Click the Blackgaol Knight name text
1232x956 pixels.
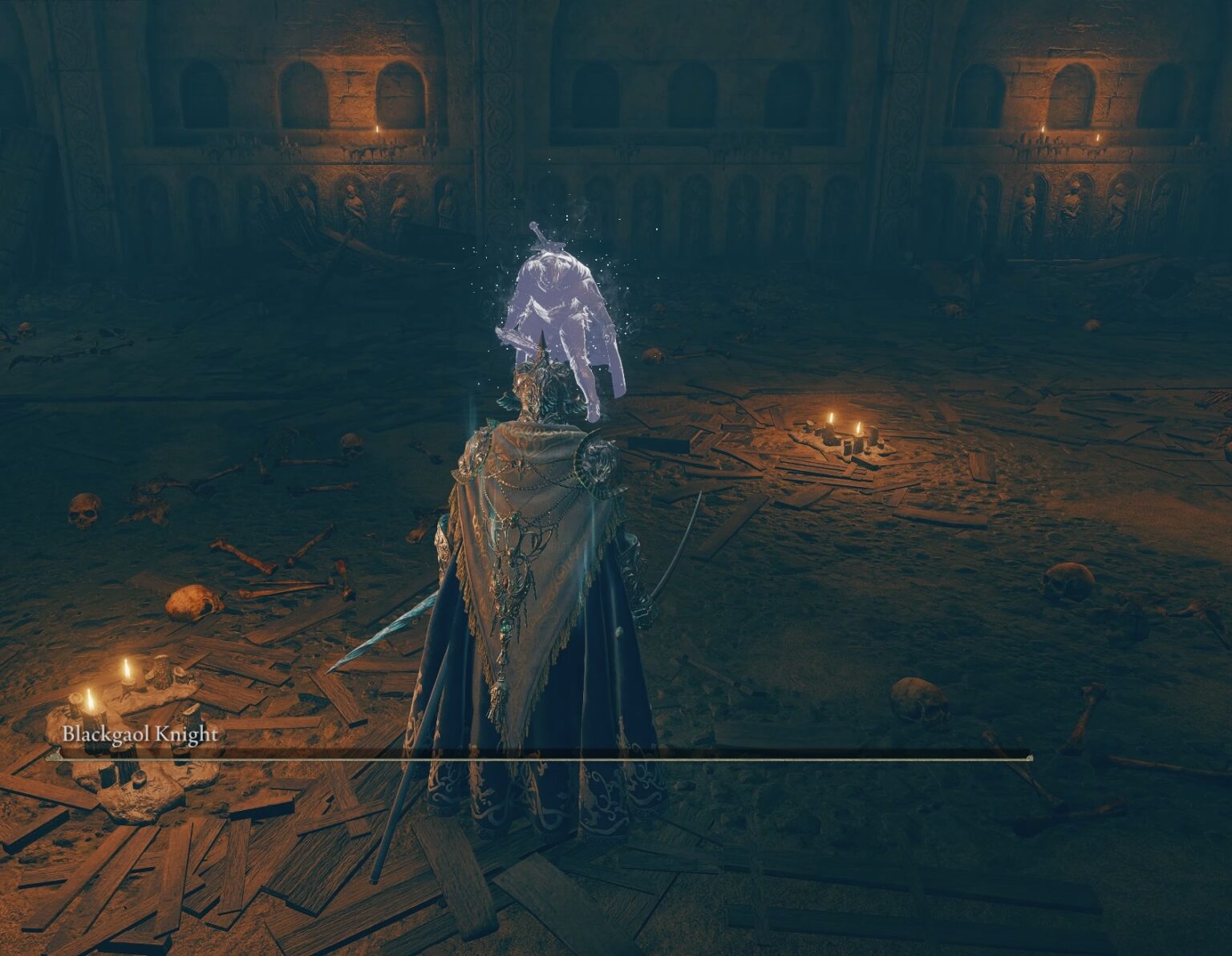tap(140, 733)
